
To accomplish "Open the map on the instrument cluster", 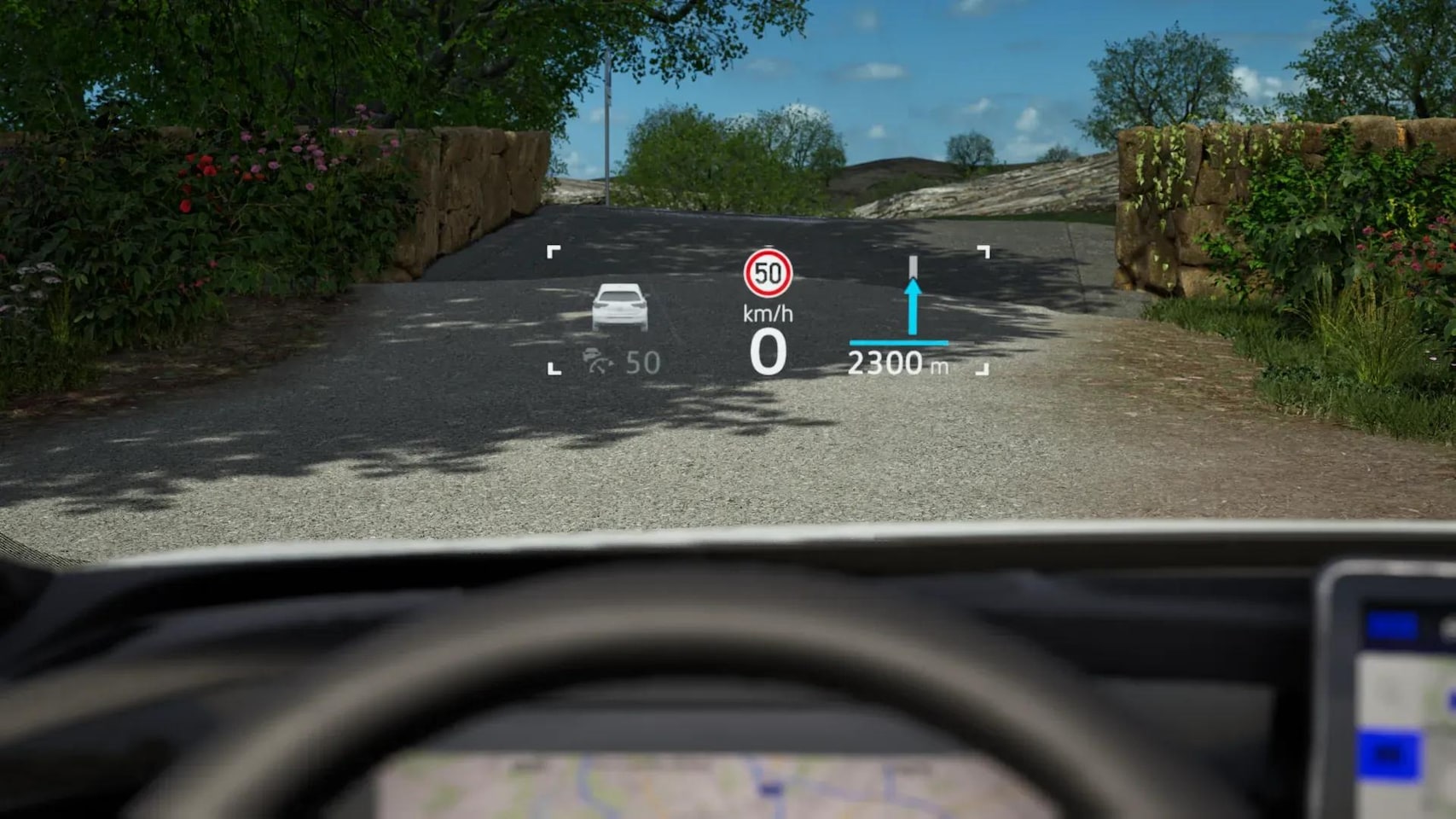I will click(716, 785).
